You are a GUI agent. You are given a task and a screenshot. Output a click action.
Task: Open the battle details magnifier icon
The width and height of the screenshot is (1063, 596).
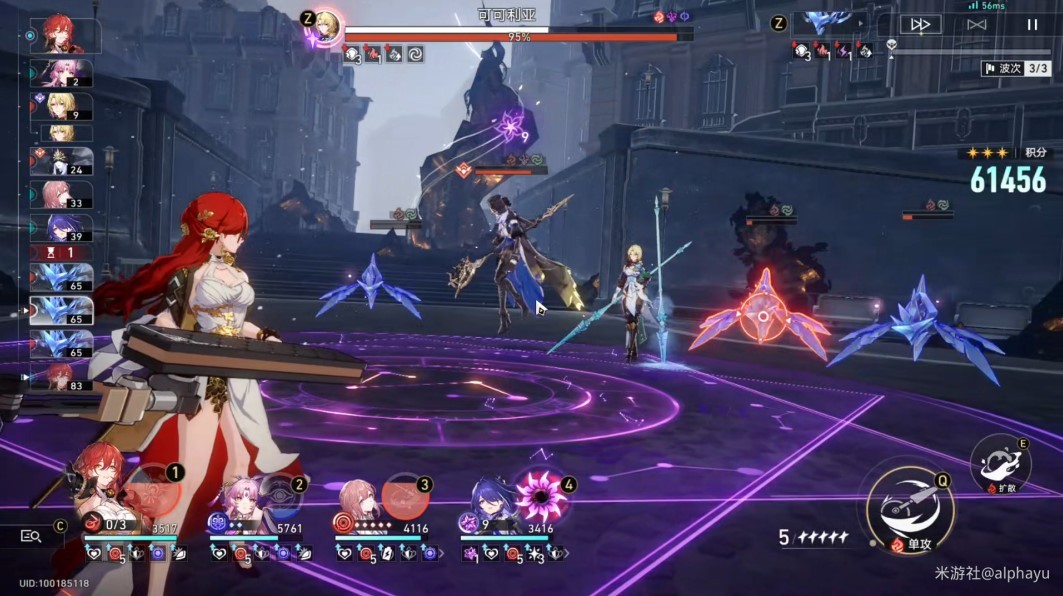(x=31, y=536)
